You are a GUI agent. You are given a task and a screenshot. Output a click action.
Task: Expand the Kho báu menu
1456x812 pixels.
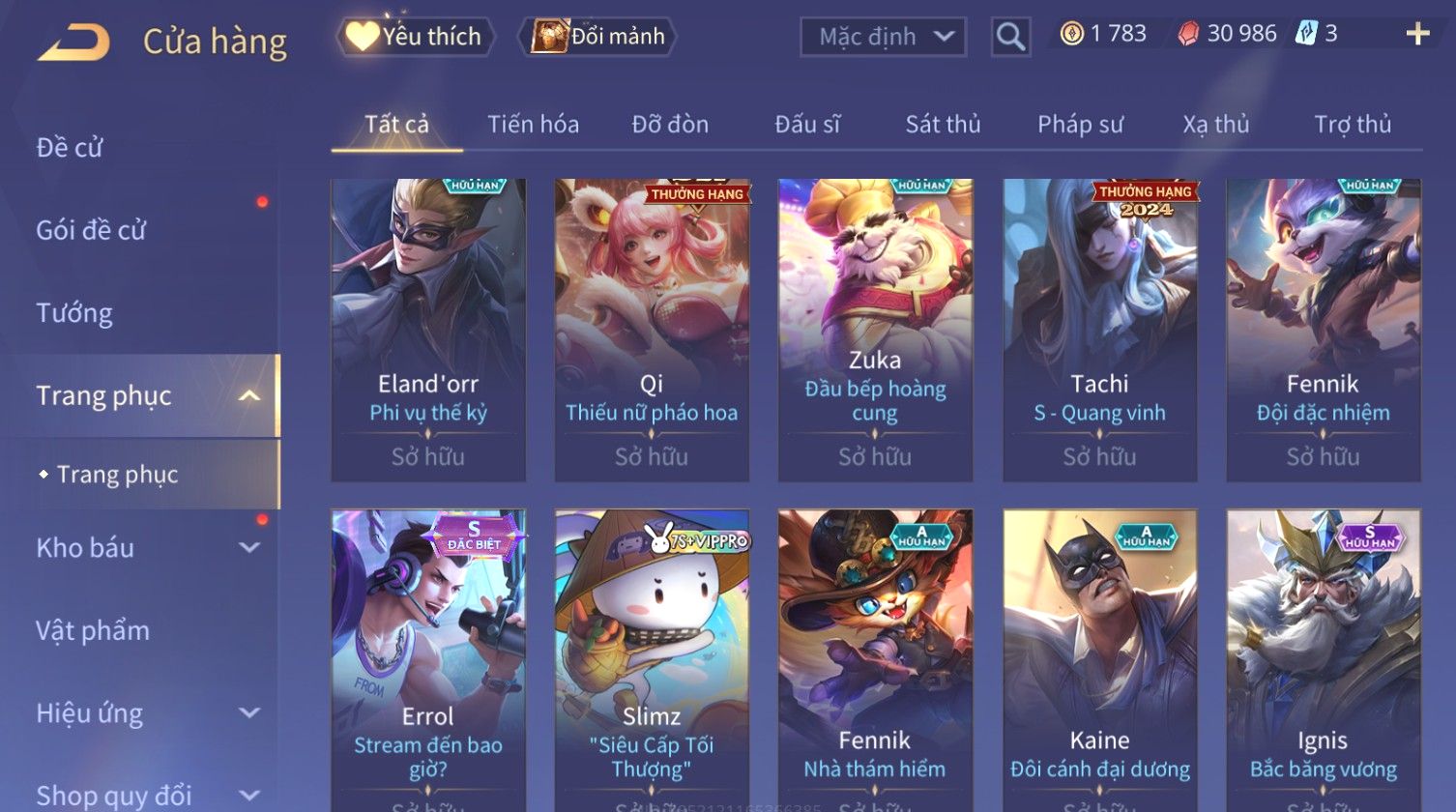tap(145, 548)
